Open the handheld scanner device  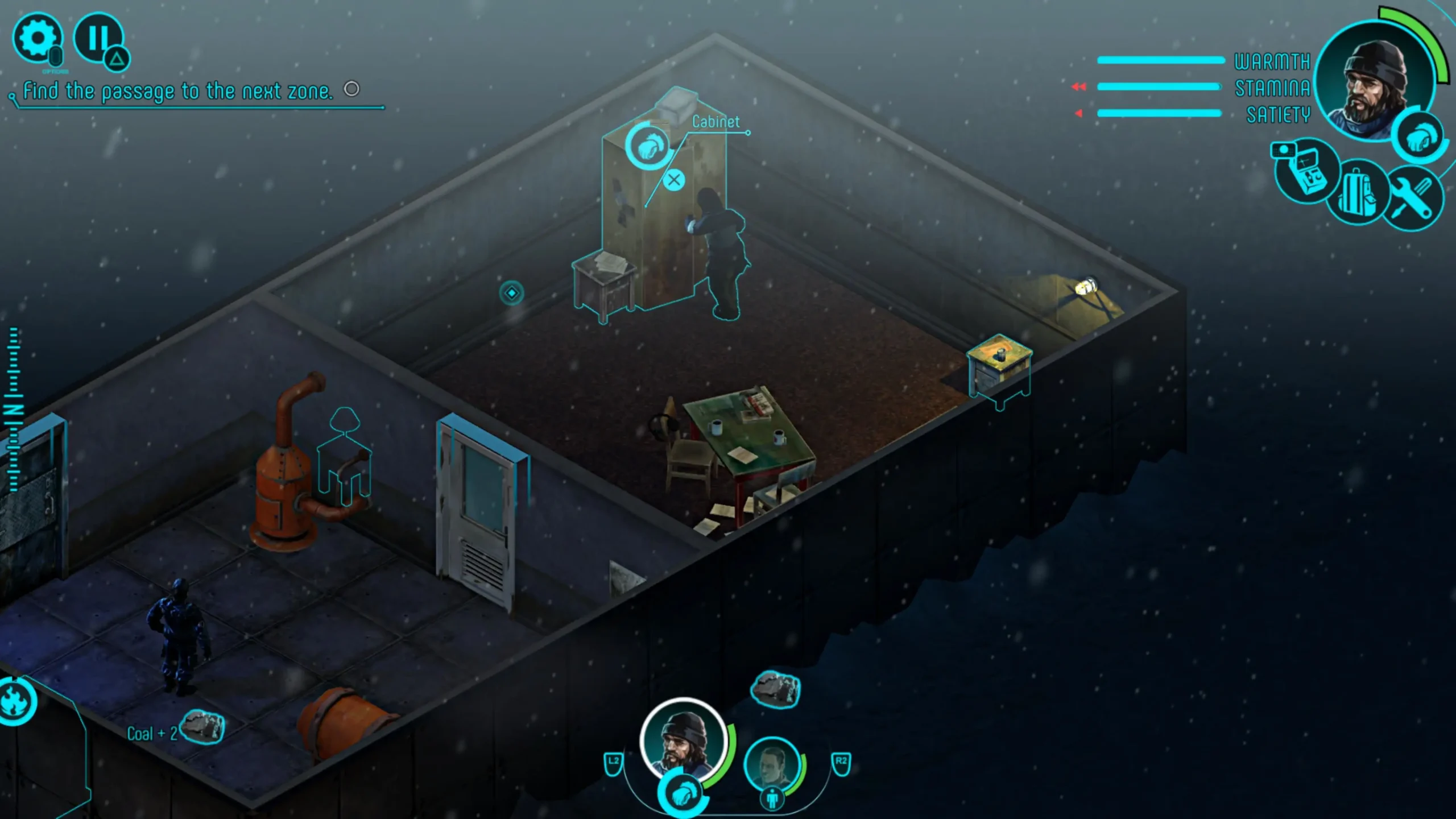click(x=1306, y=172)
